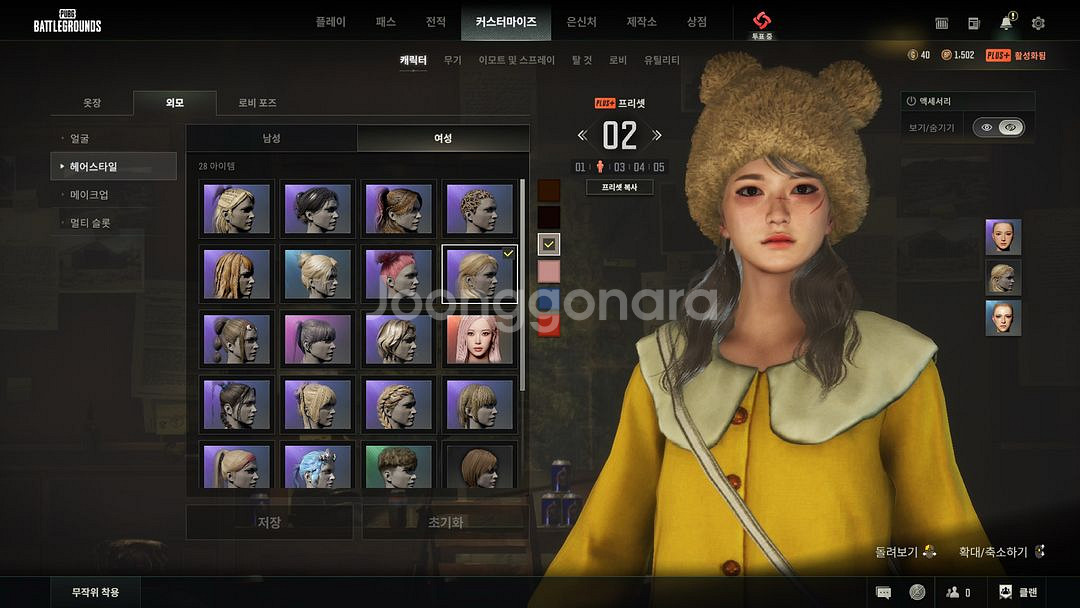Select the pink-haired portrait hairstyle tile
The image size is (1080, 608).
[479, 341]
